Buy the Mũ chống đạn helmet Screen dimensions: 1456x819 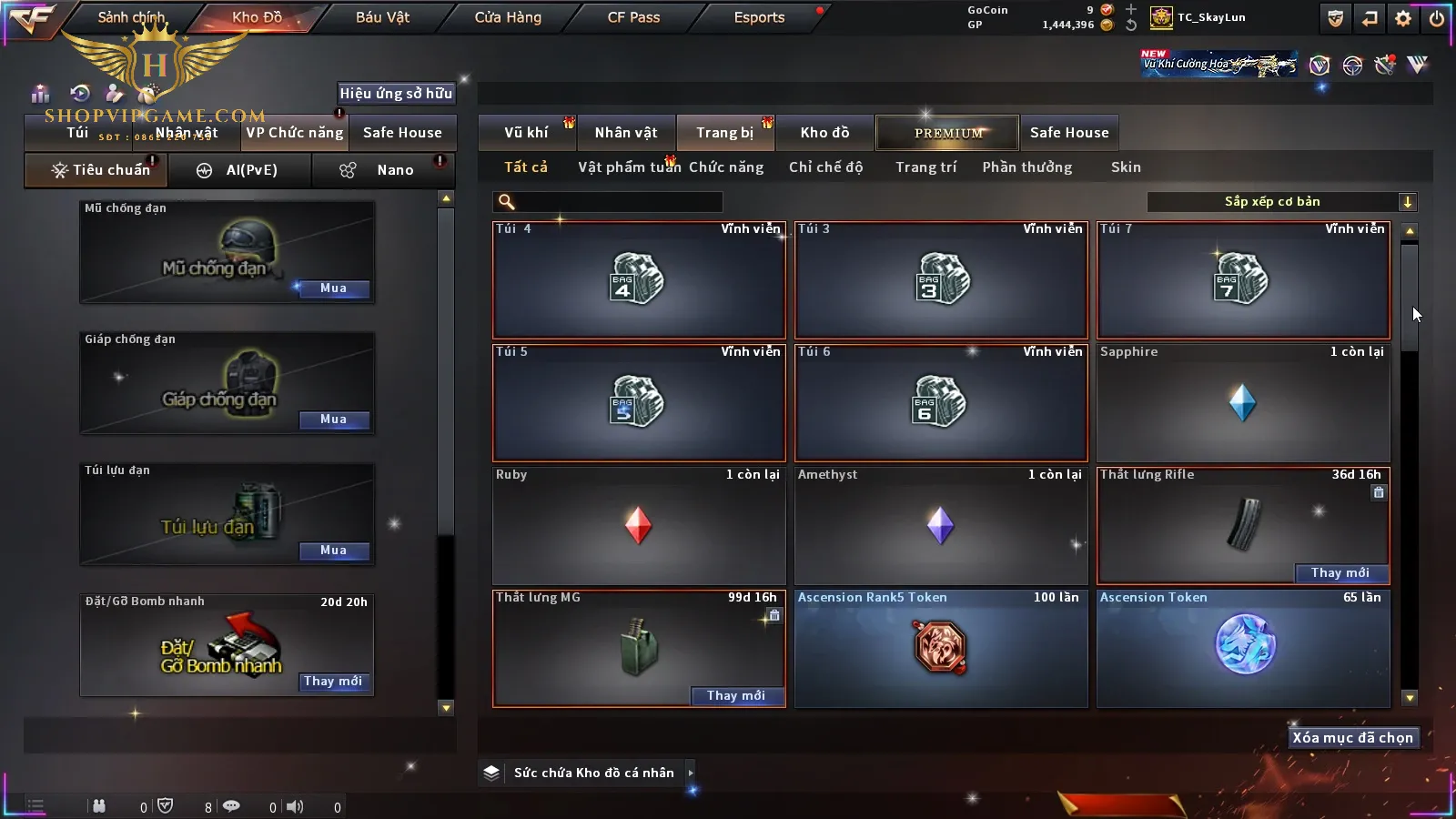(333, 288)
